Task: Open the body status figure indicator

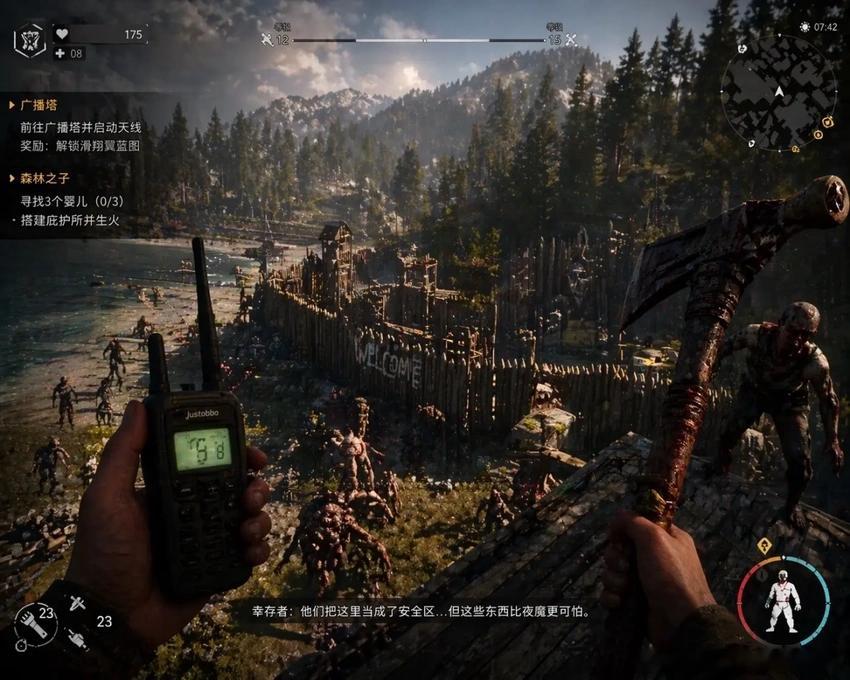Action: 783,602
